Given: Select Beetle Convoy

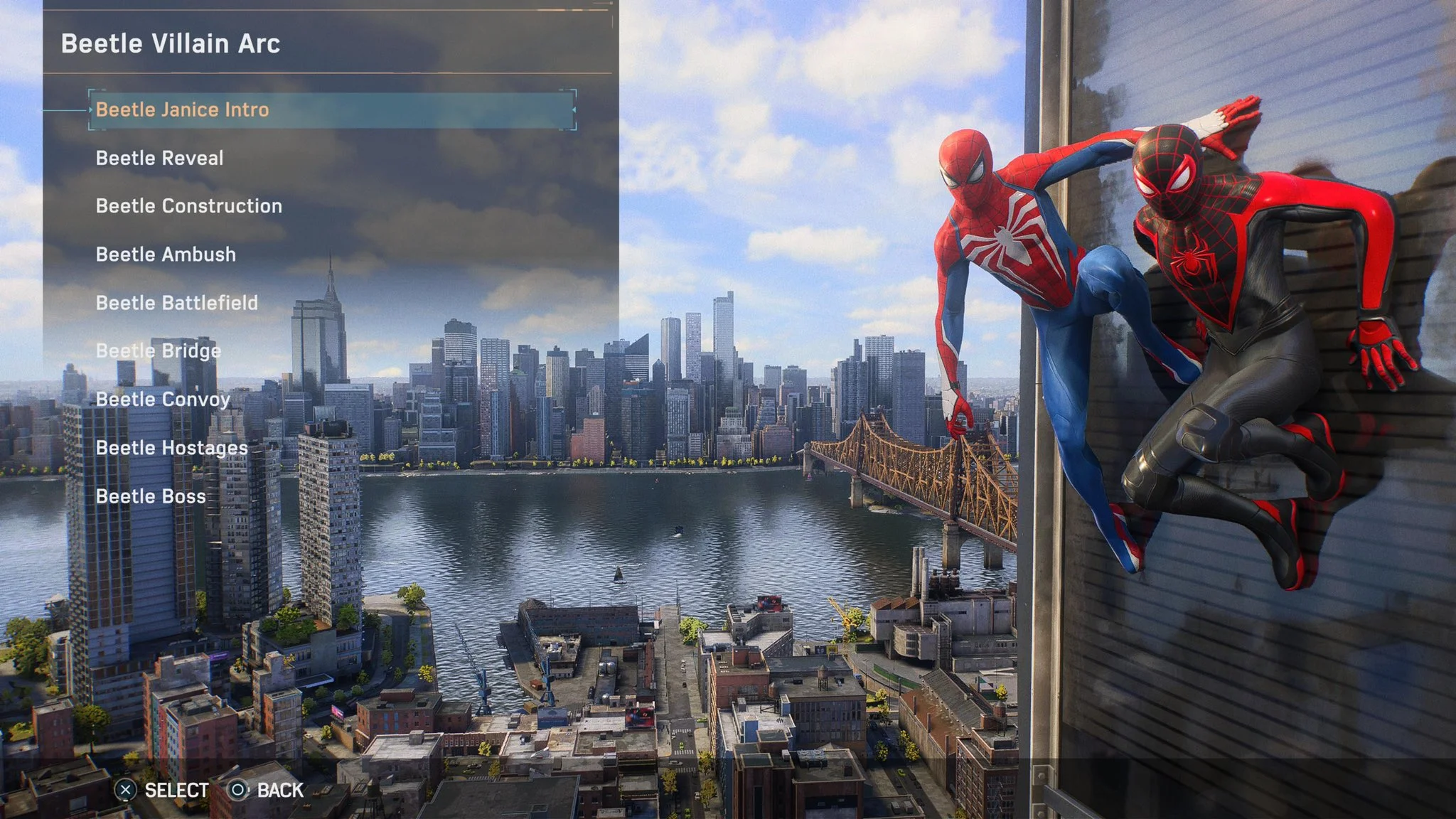Looking at the screenshot, I should [x=162, y=399].
